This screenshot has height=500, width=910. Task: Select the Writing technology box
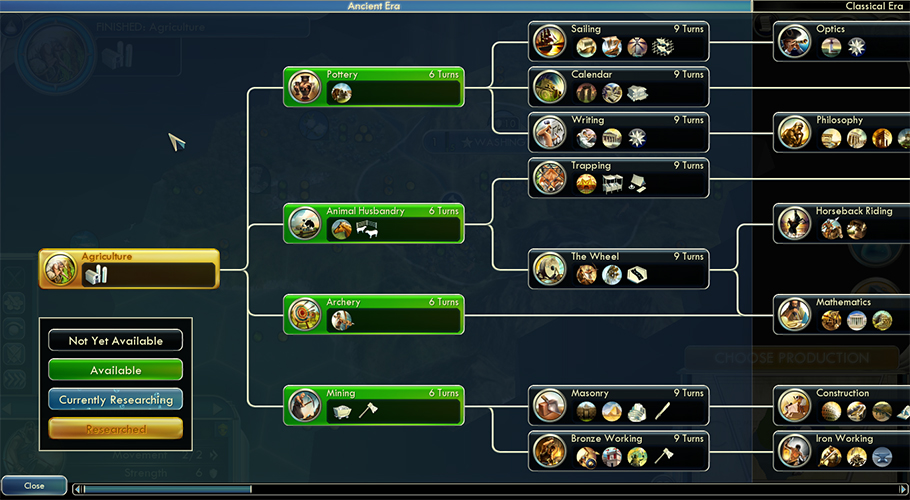[618, 132]
